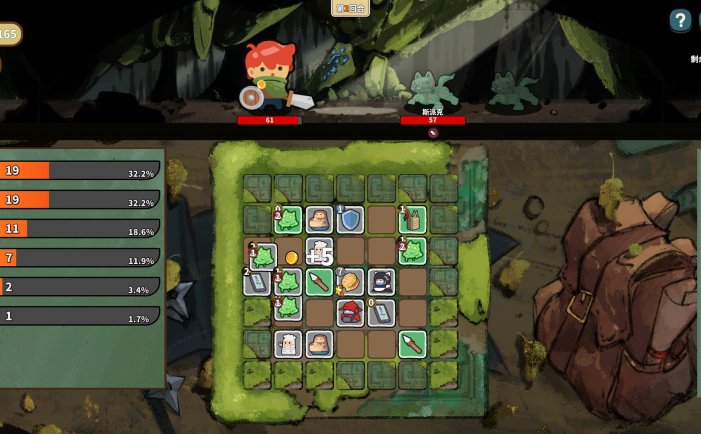
Task: Choose the bread loaf tile
Action: click(350, 281)
